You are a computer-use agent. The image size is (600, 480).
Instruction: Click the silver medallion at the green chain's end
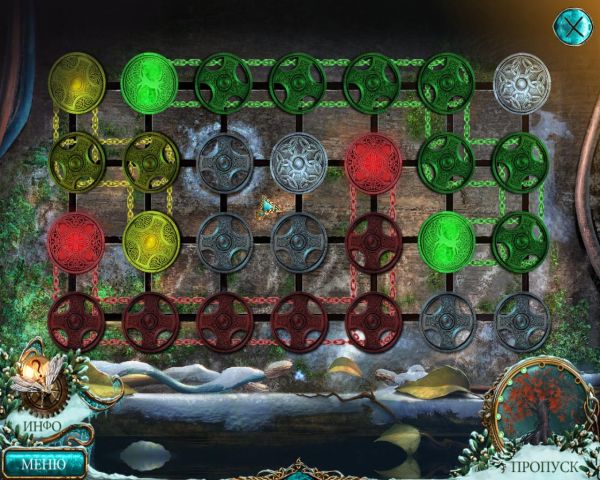tap(522, 82)
